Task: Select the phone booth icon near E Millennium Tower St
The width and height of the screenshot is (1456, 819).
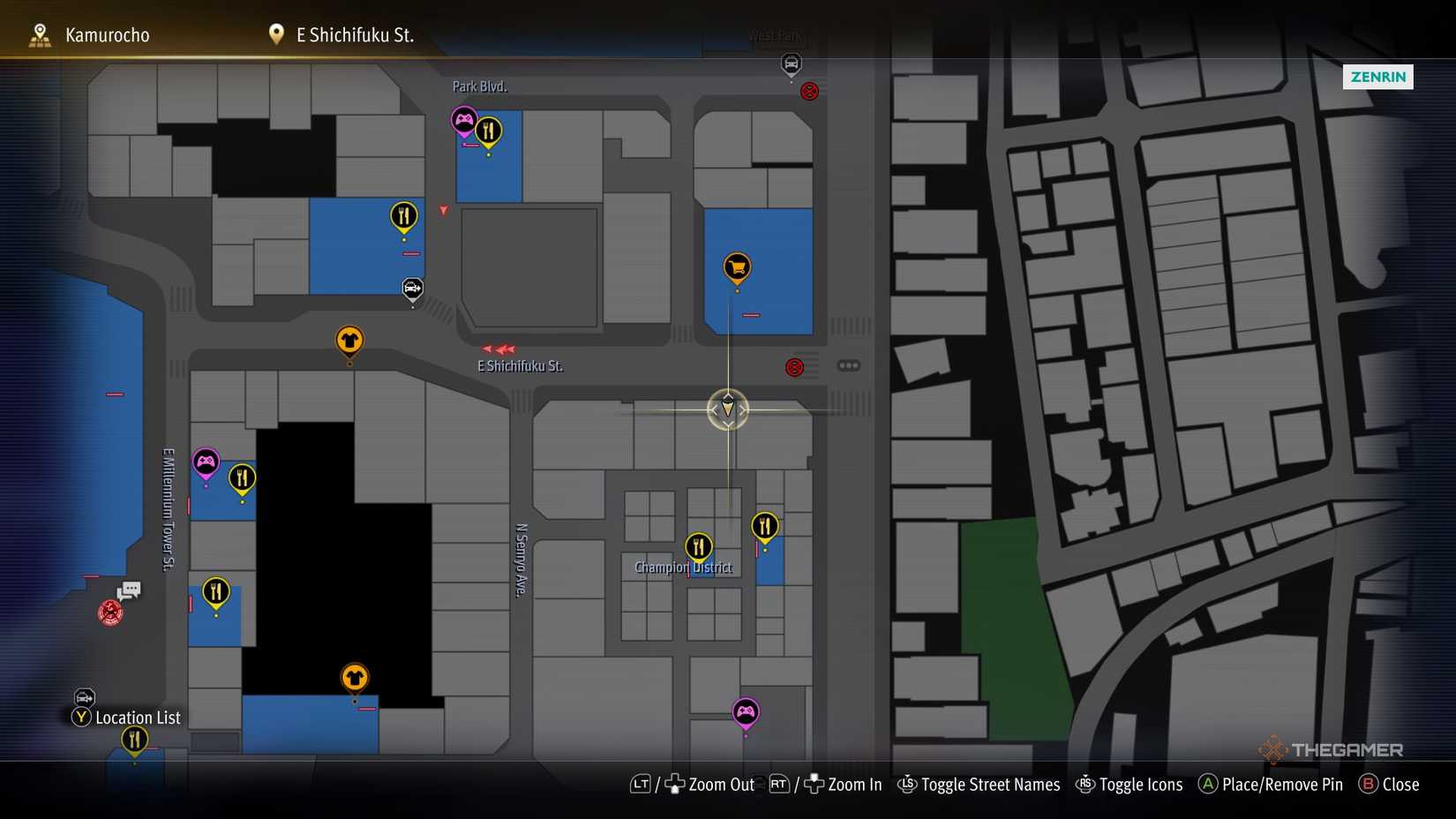Action: coord(129,590)
